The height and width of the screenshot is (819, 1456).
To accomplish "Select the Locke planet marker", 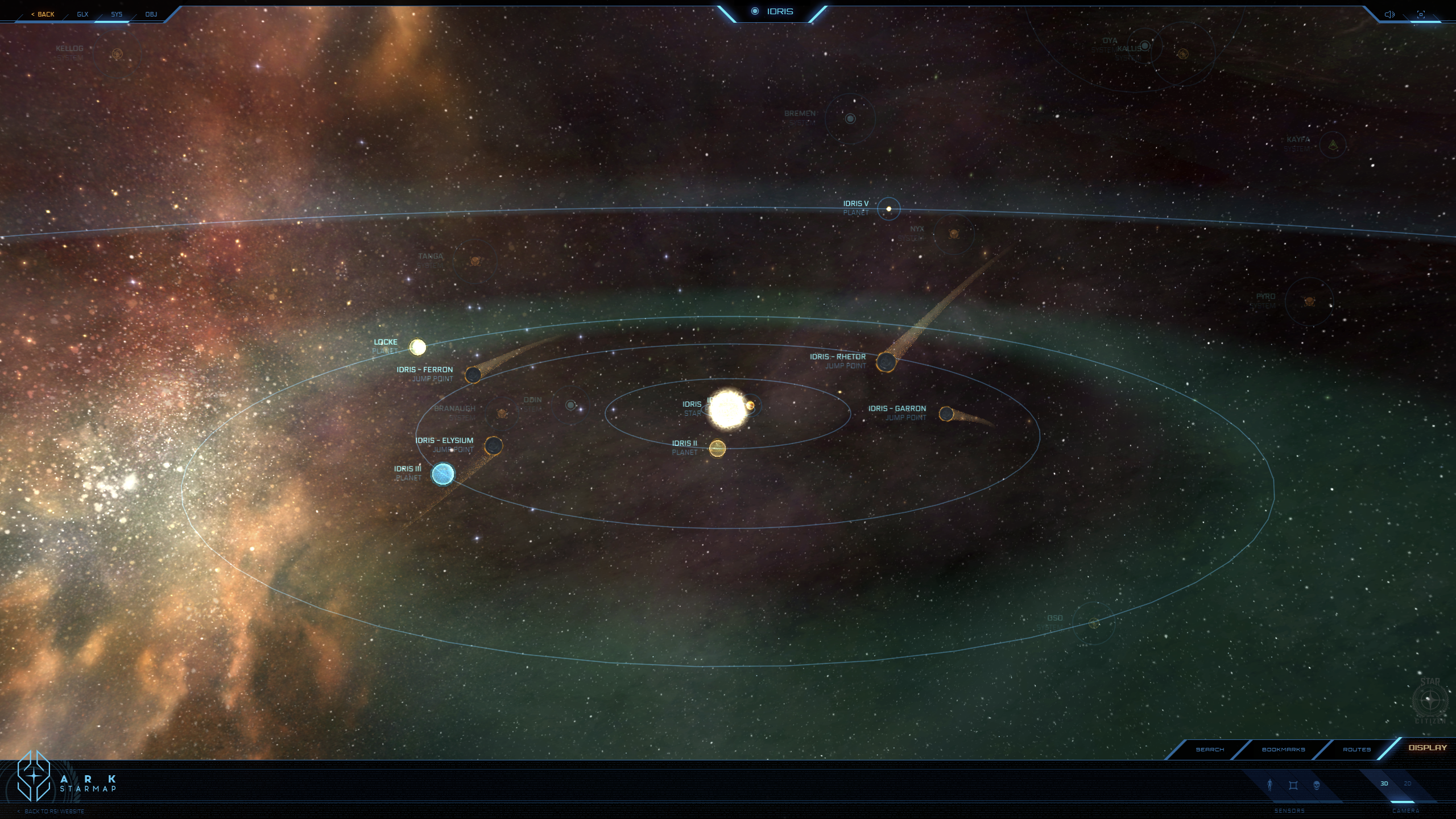I will (x=418, y=347).
